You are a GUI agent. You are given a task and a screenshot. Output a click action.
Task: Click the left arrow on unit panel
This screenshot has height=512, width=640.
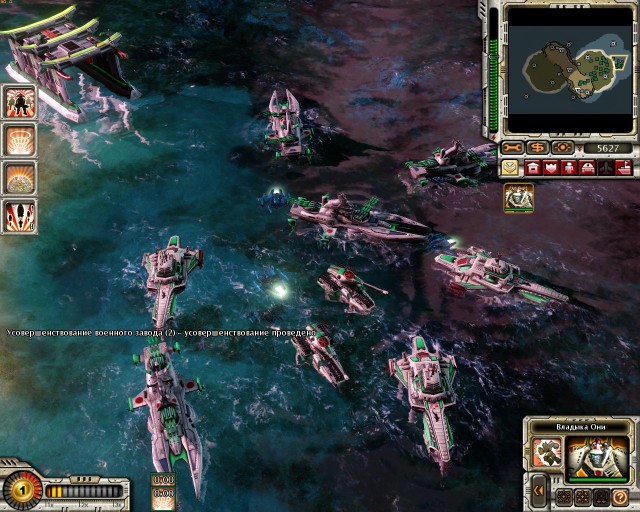click(x=539, y=492)
